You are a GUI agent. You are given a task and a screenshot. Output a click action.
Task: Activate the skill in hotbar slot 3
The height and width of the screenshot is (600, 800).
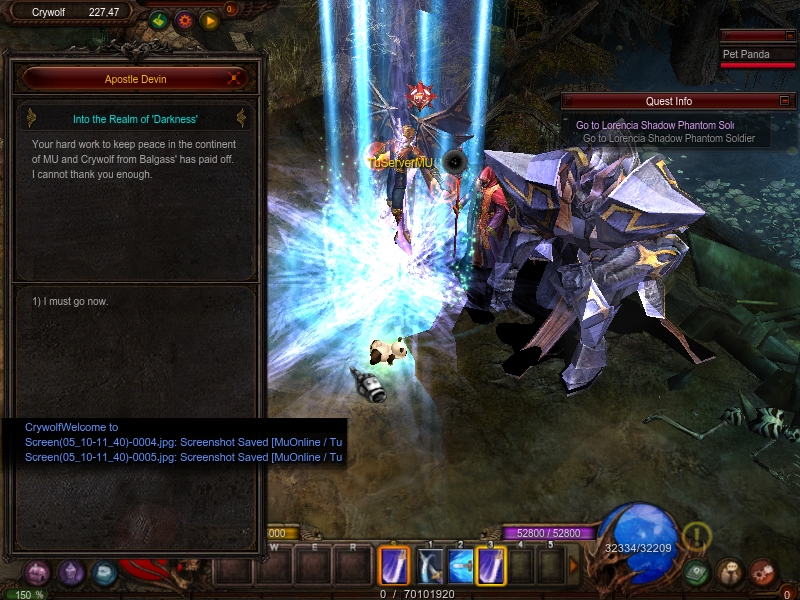tap(491, 567)
